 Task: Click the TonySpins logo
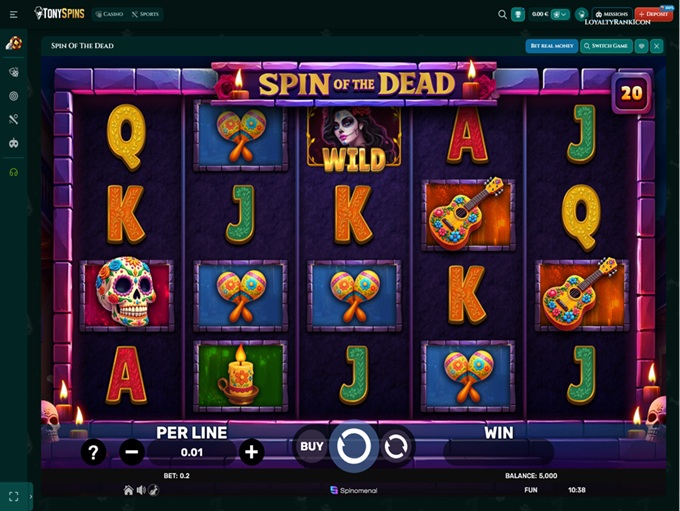[x=59, y=14]
